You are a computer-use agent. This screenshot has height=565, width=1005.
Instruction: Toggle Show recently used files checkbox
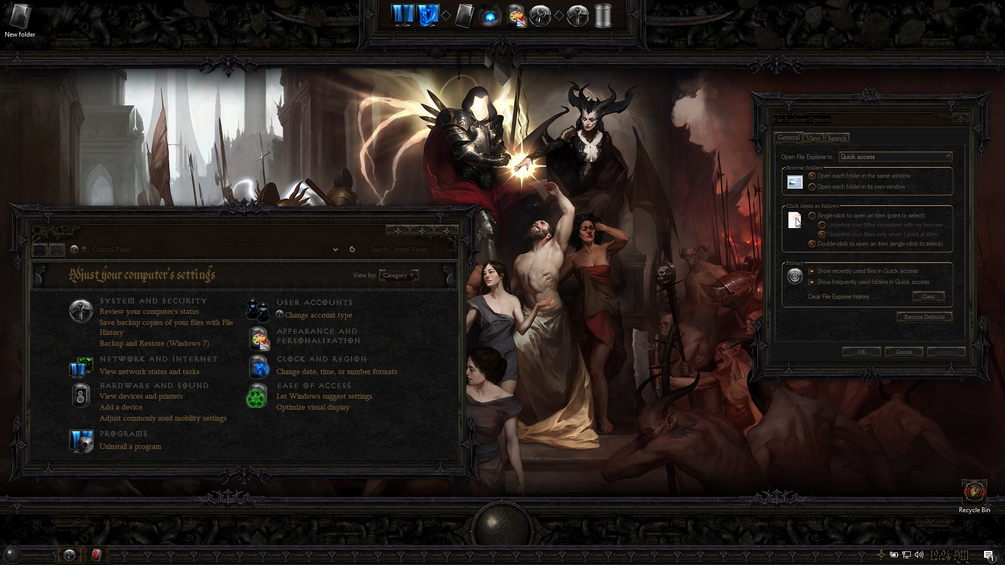[812, 271]
